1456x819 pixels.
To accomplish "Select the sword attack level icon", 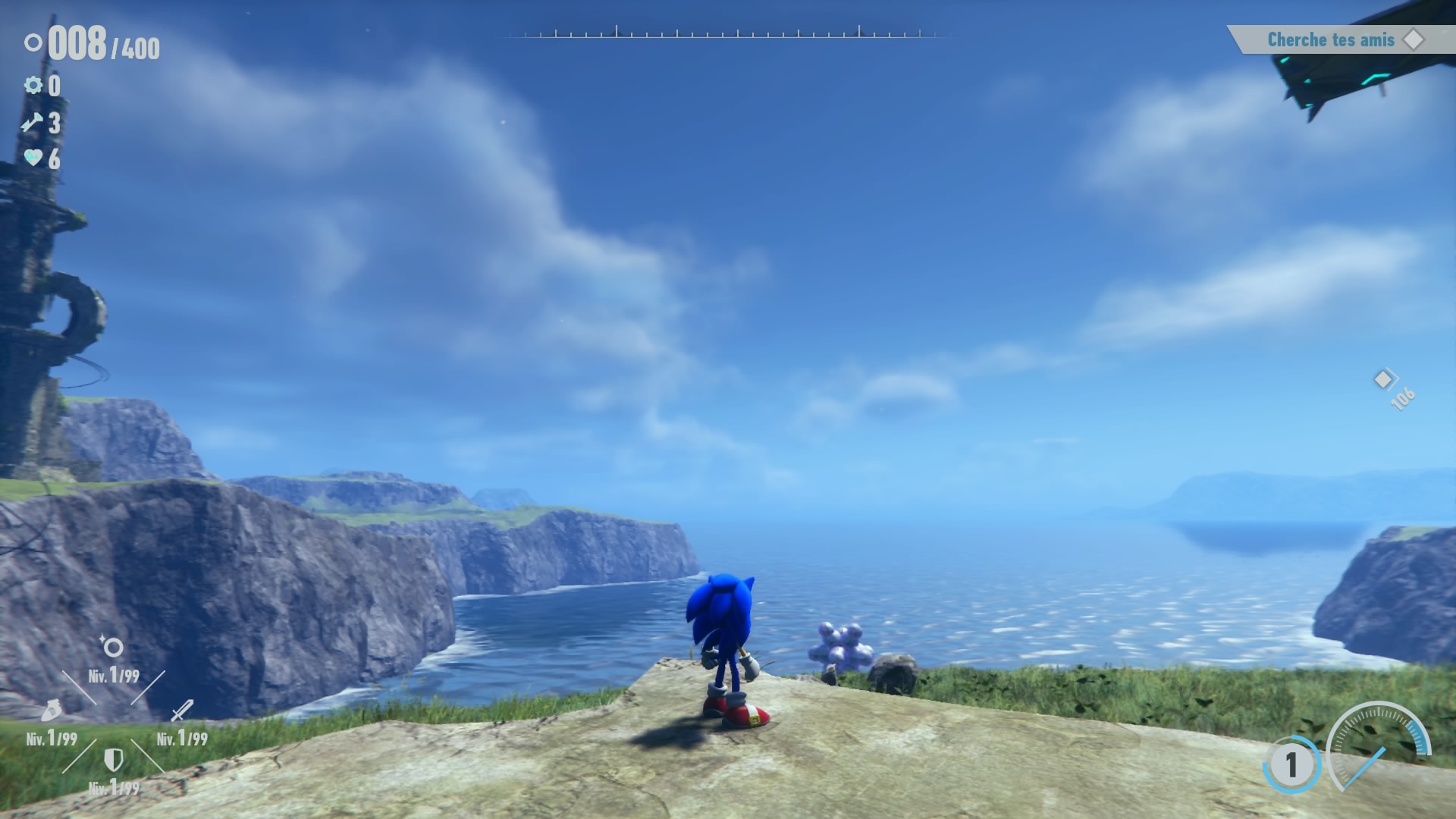I will click(x=182, y=711).
